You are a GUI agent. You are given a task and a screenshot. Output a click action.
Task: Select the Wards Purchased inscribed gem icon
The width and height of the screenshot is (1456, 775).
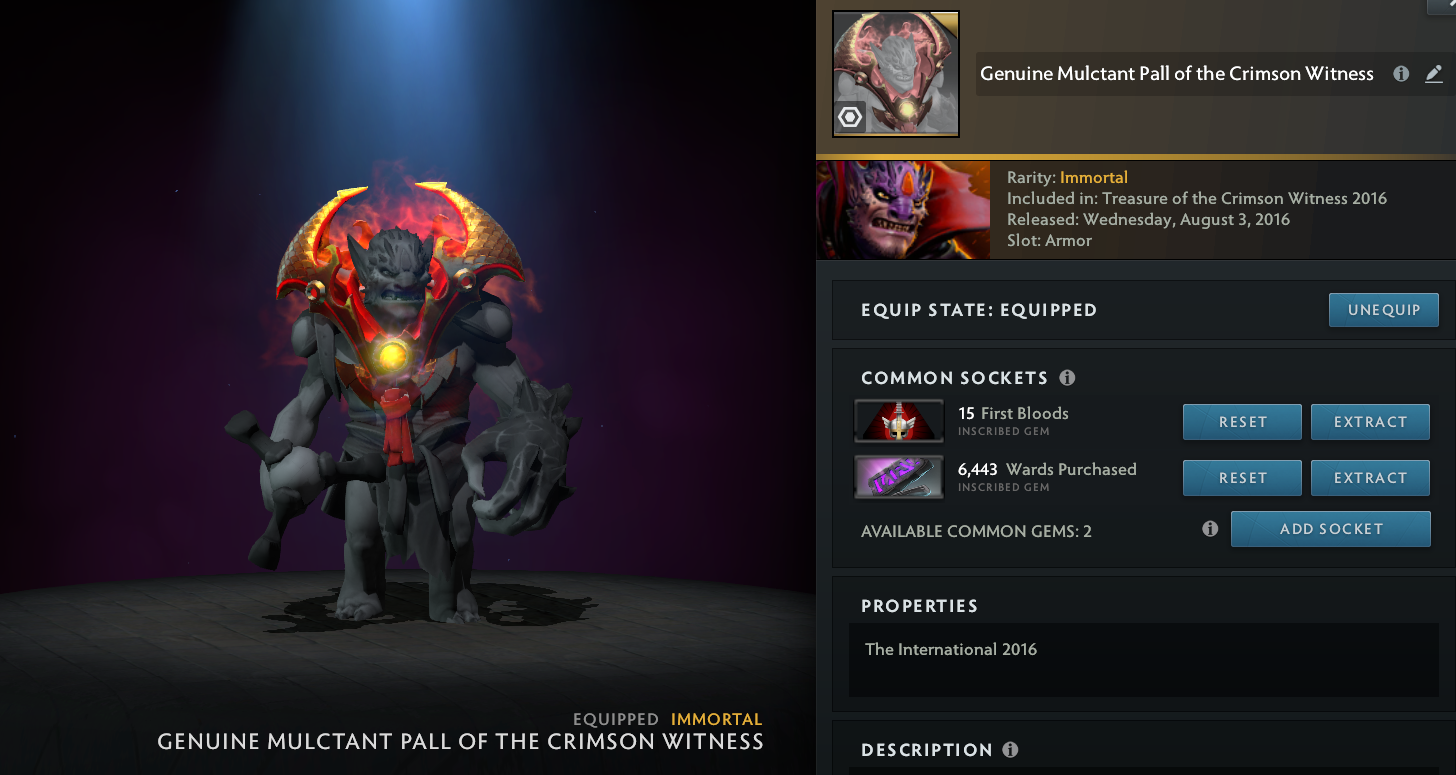(x=897, y=477)
